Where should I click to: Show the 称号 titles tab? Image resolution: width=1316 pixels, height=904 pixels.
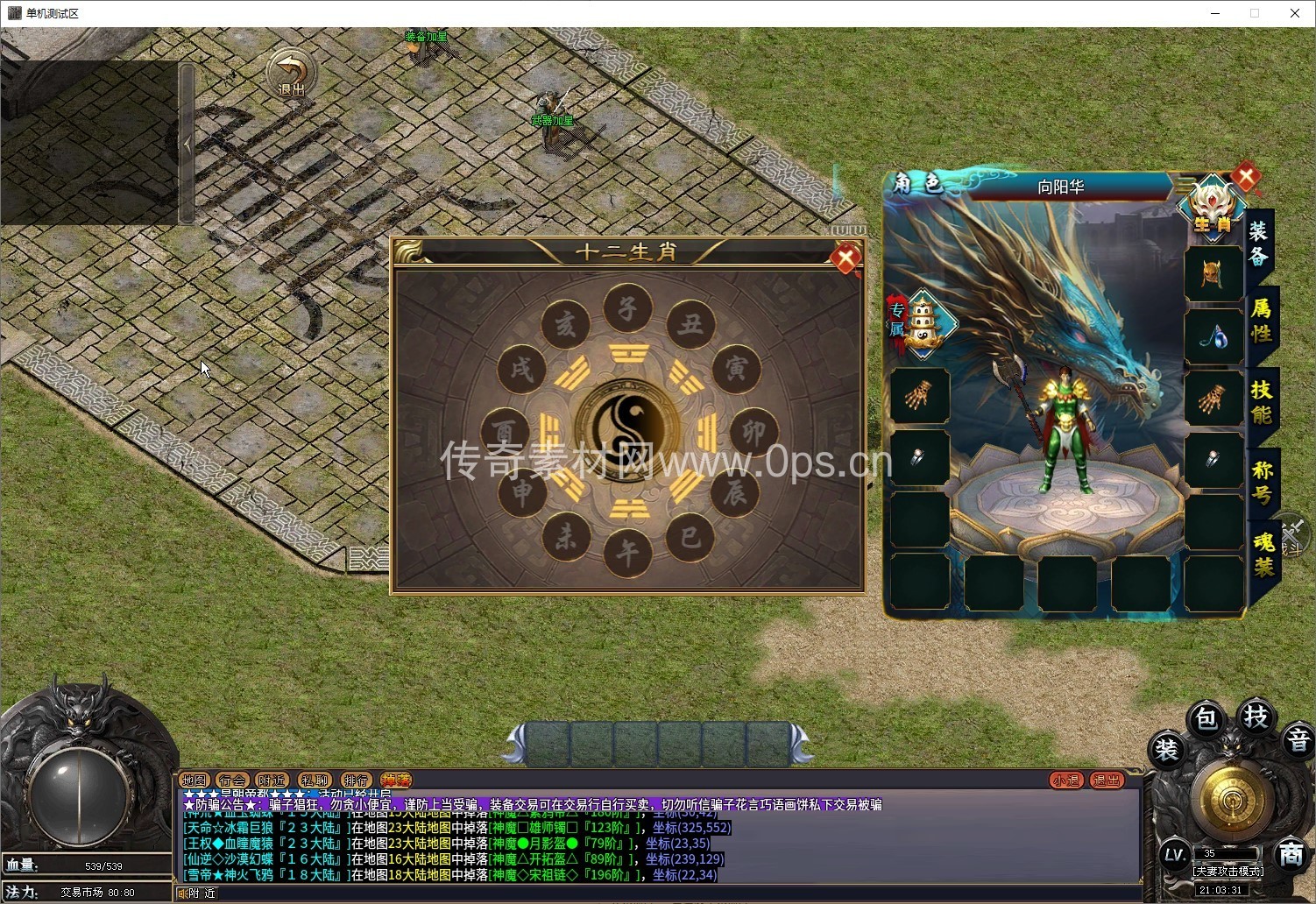pos(1262,483)
